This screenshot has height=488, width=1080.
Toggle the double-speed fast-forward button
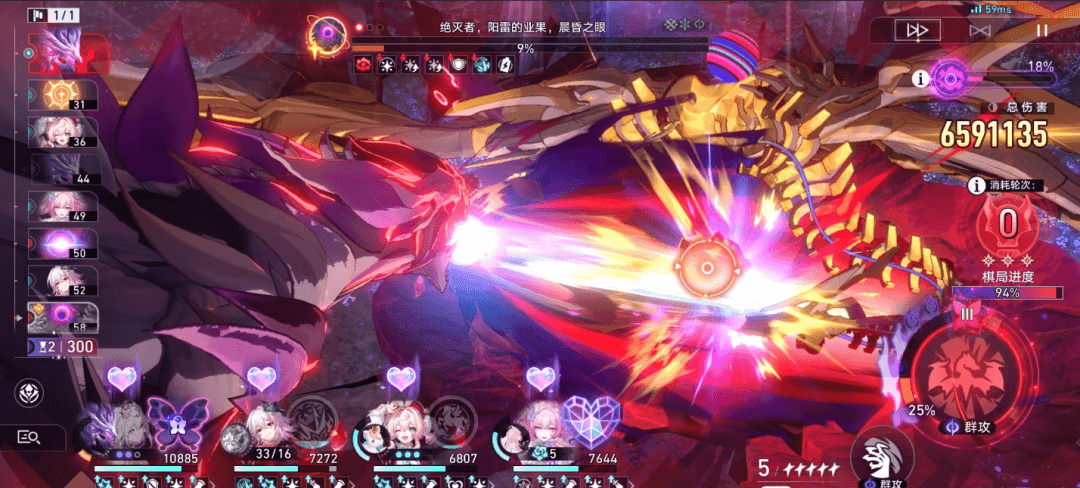pos(916,31)
